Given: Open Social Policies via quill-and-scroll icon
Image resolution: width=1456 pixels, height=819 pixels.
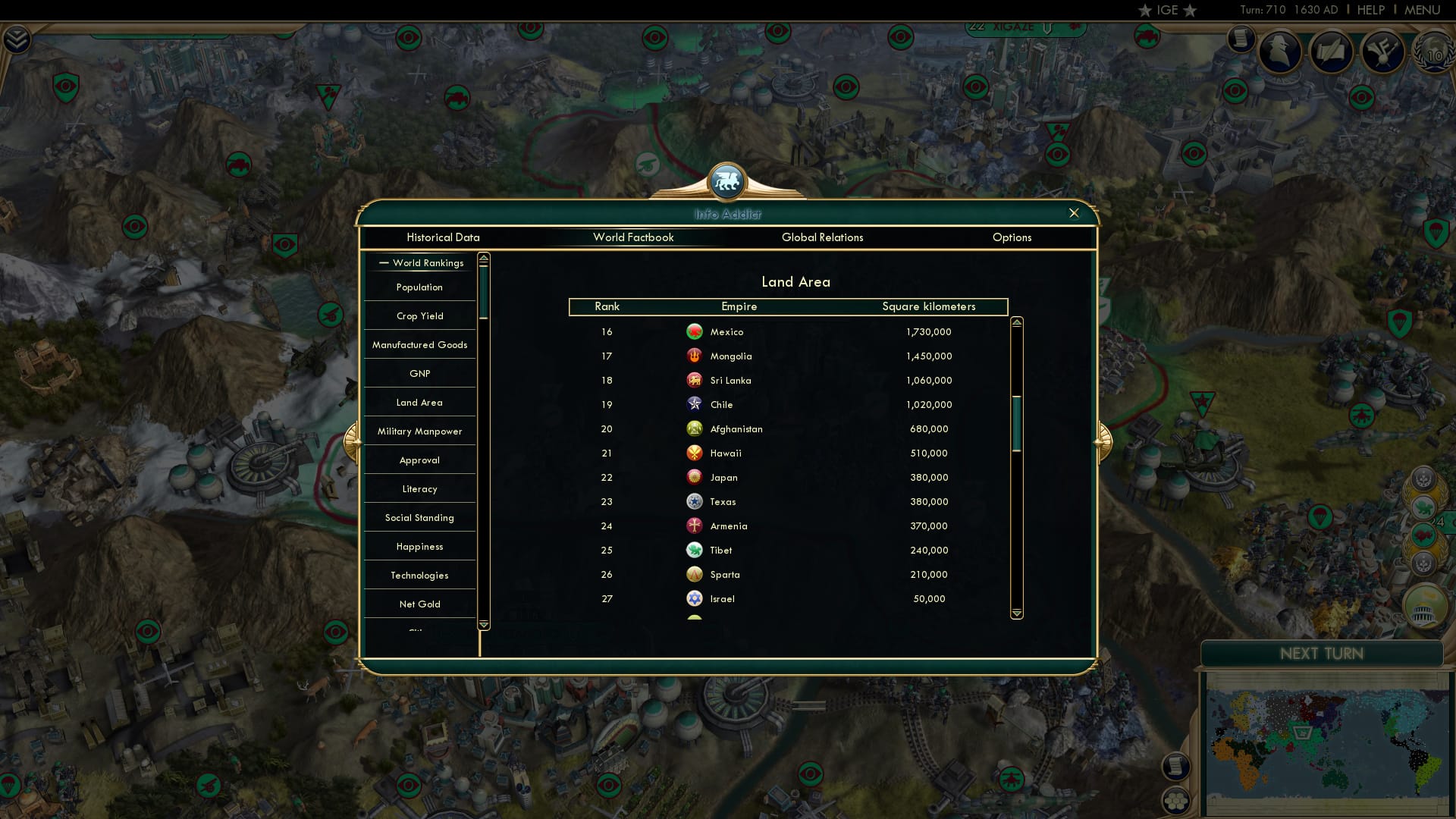Looking at the screenshot, I should [1333, 52].
